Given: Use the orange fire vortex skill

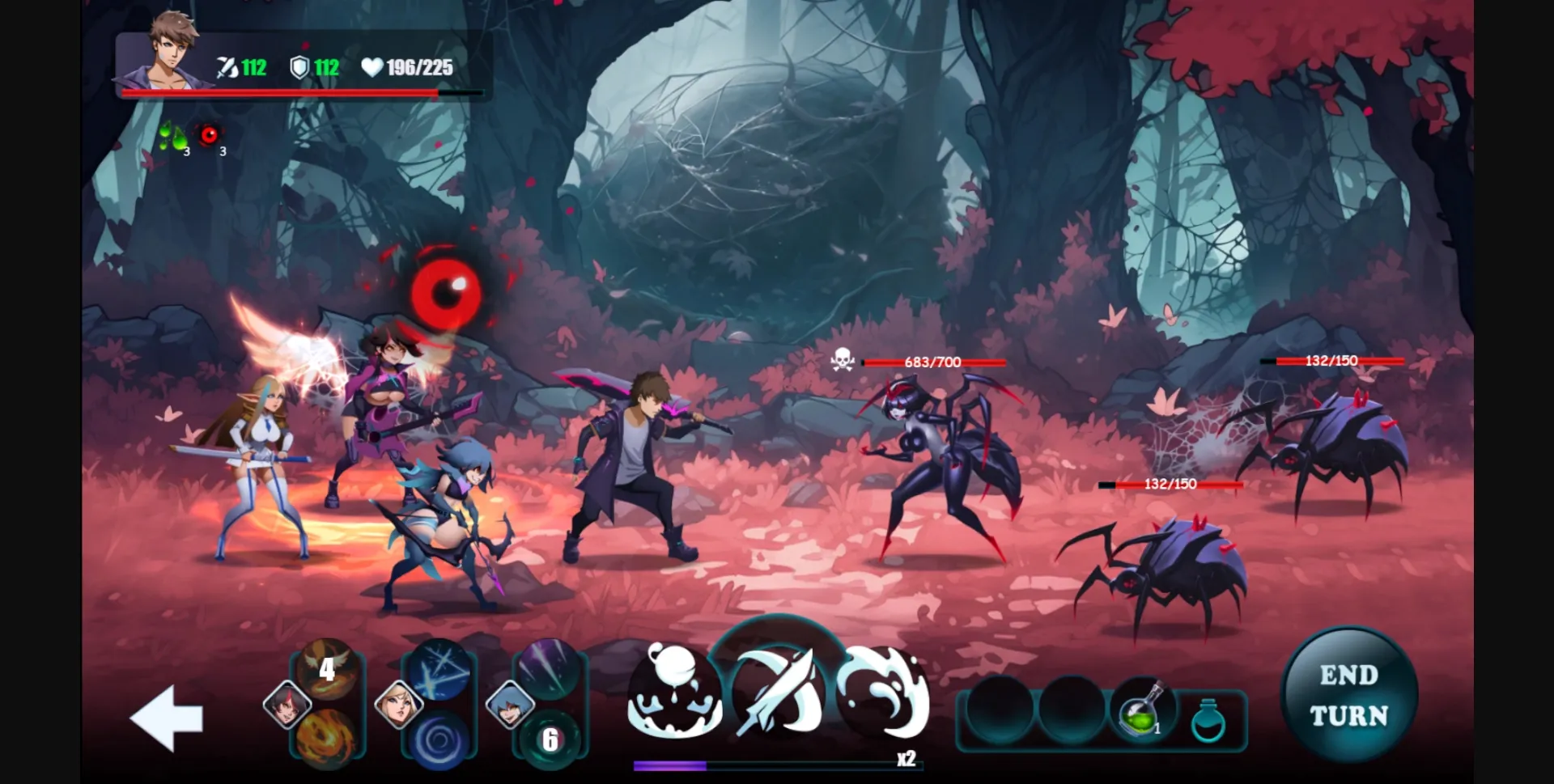Looking at the screenshot, I should 327,738.
